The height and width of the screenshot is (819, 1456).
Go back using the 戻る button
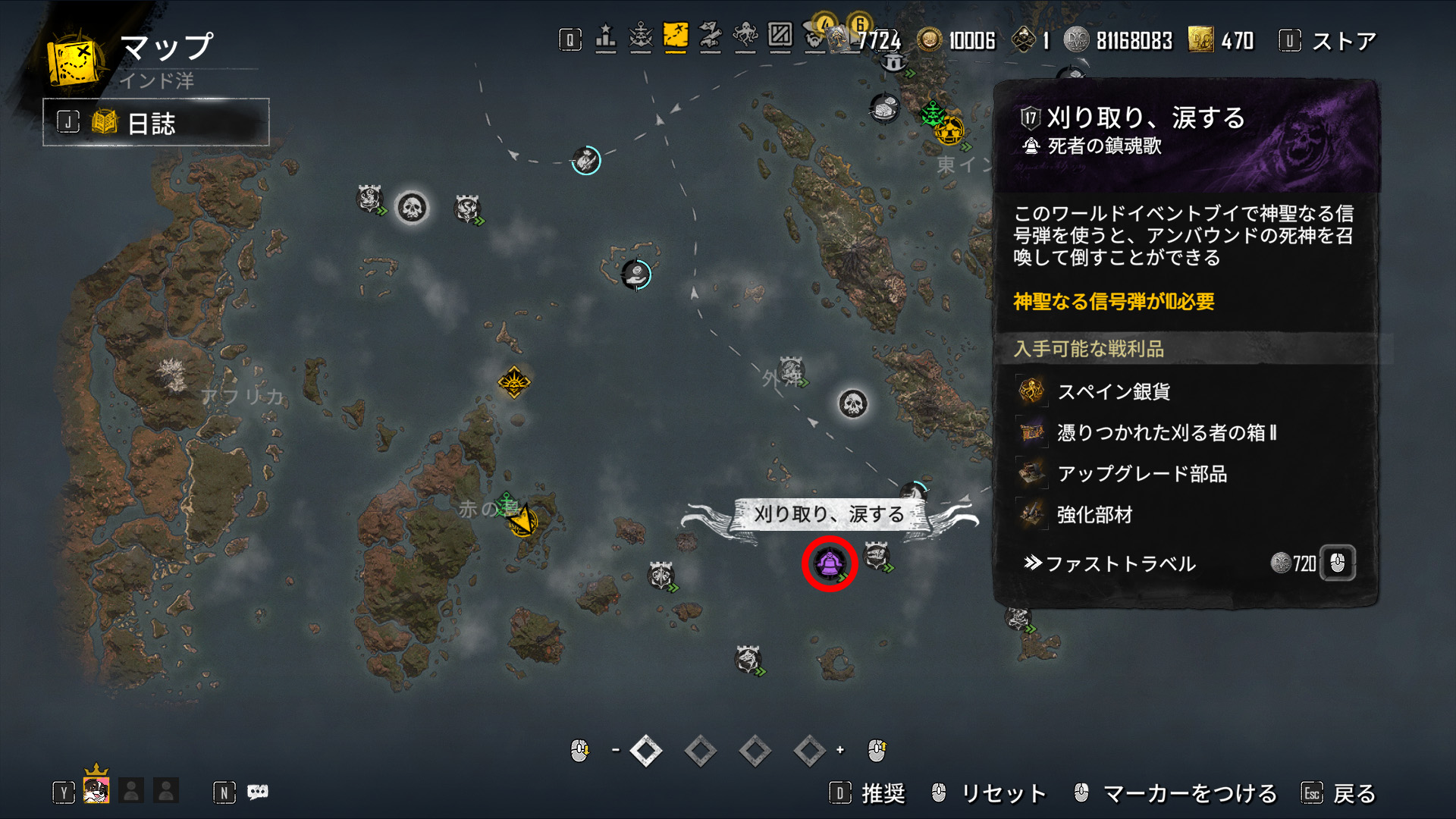tap(1354, 793)
